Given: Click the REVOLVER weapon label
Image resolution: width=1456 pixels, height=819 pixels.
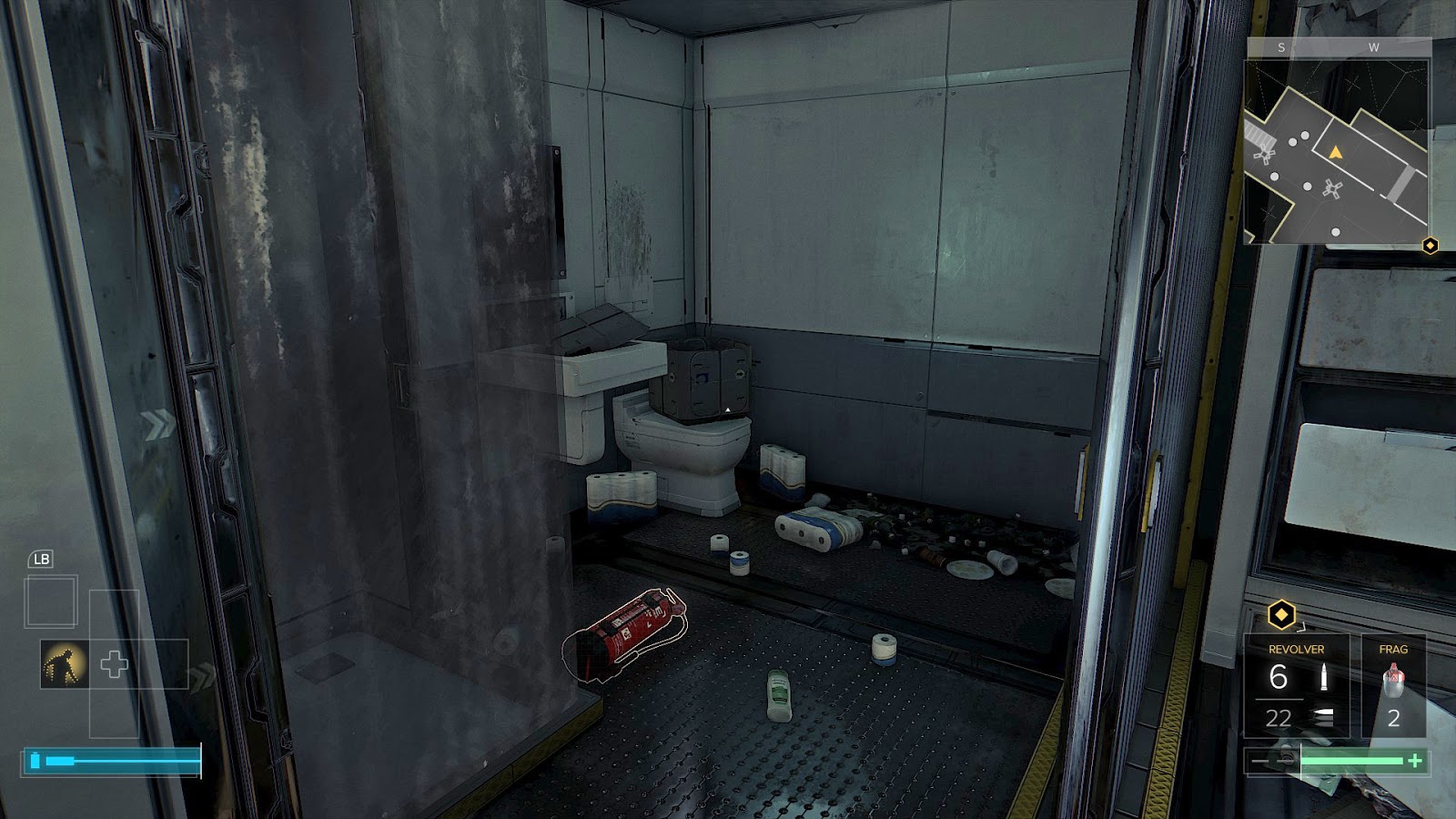Looking at the screenshot, I should [x=1296, y=651].
